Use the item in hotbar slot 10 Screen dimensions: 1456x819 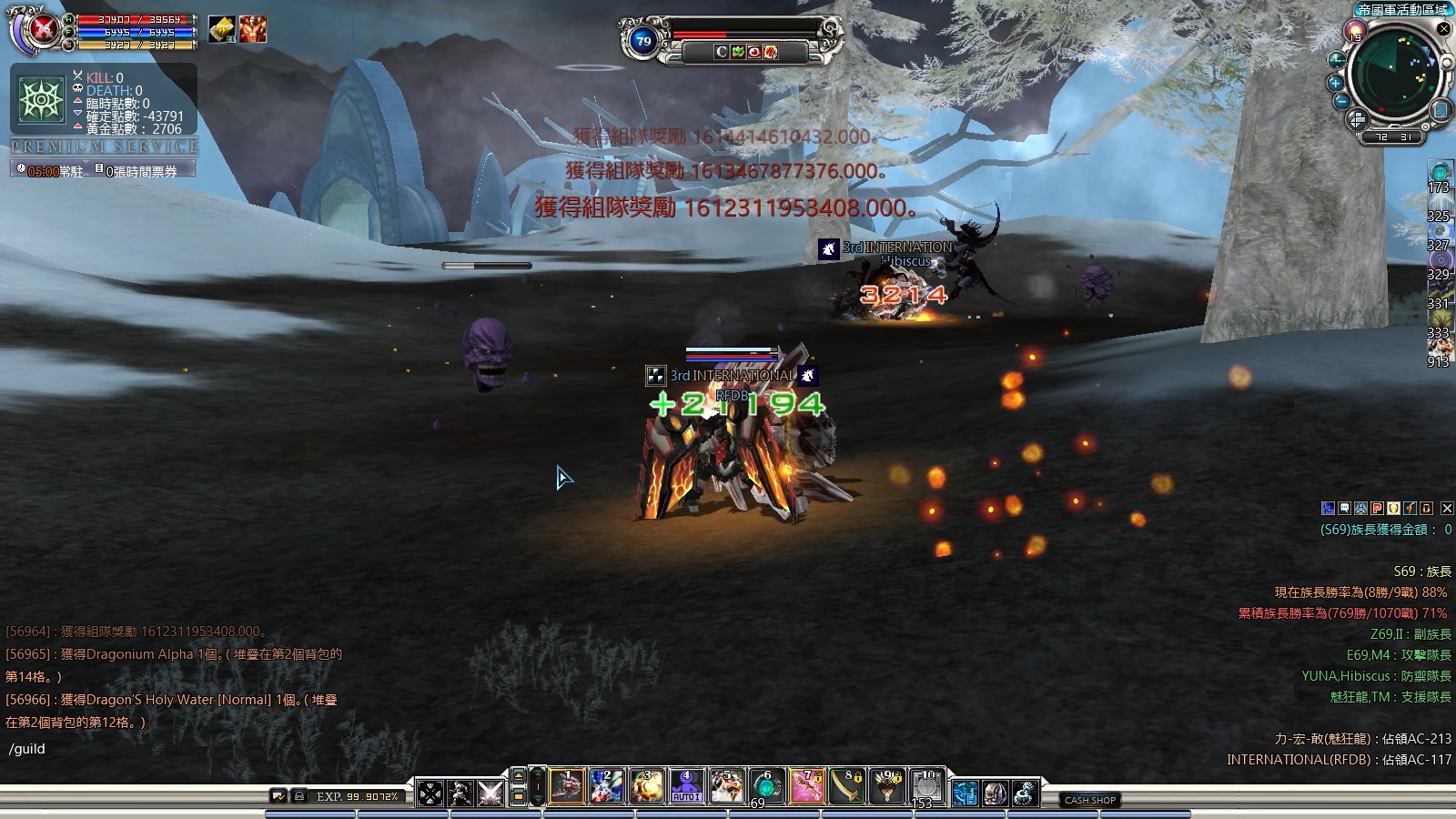point(926,787)
